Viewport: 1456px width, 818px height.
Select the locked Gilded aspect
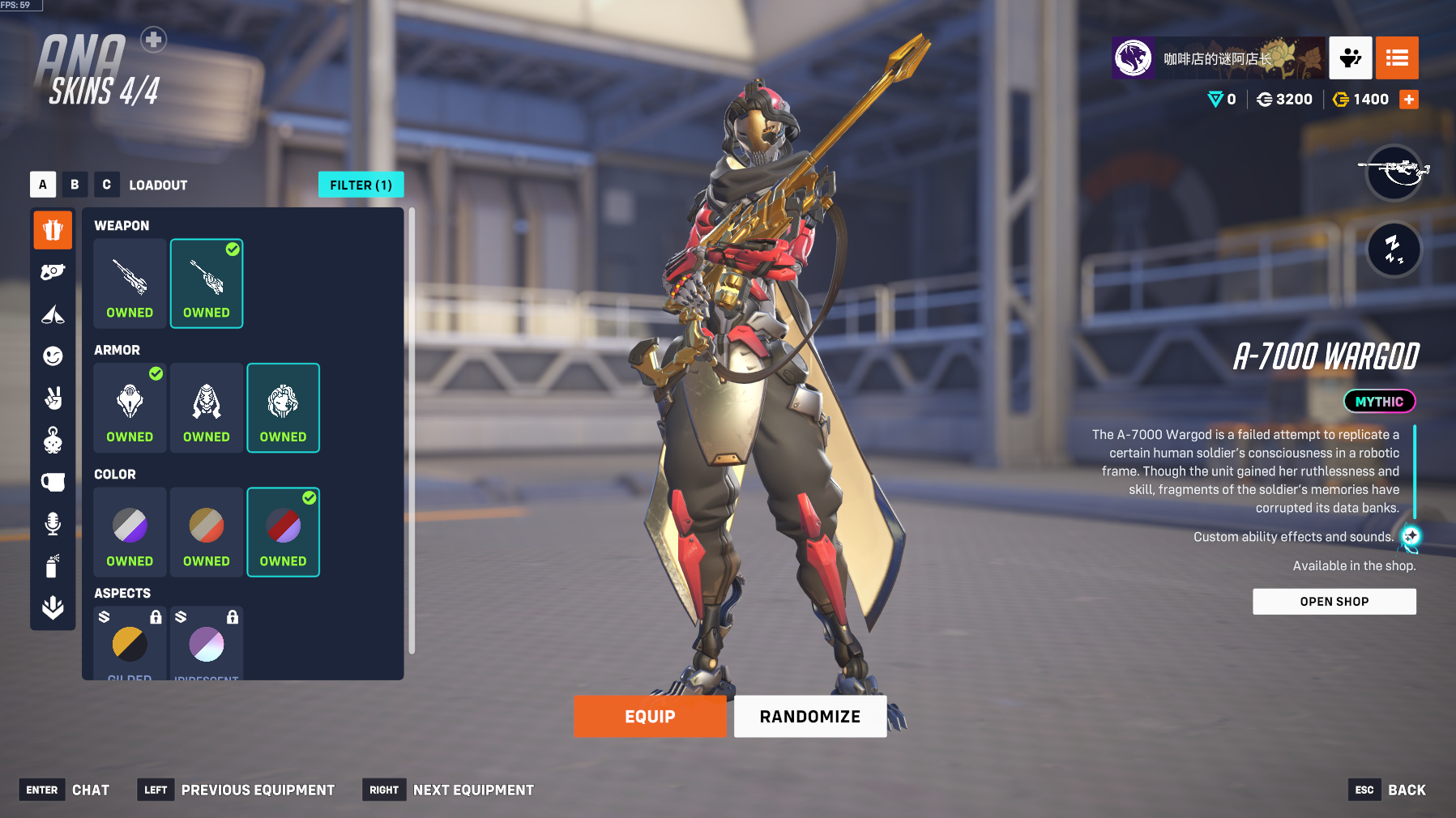pos(130,645)
